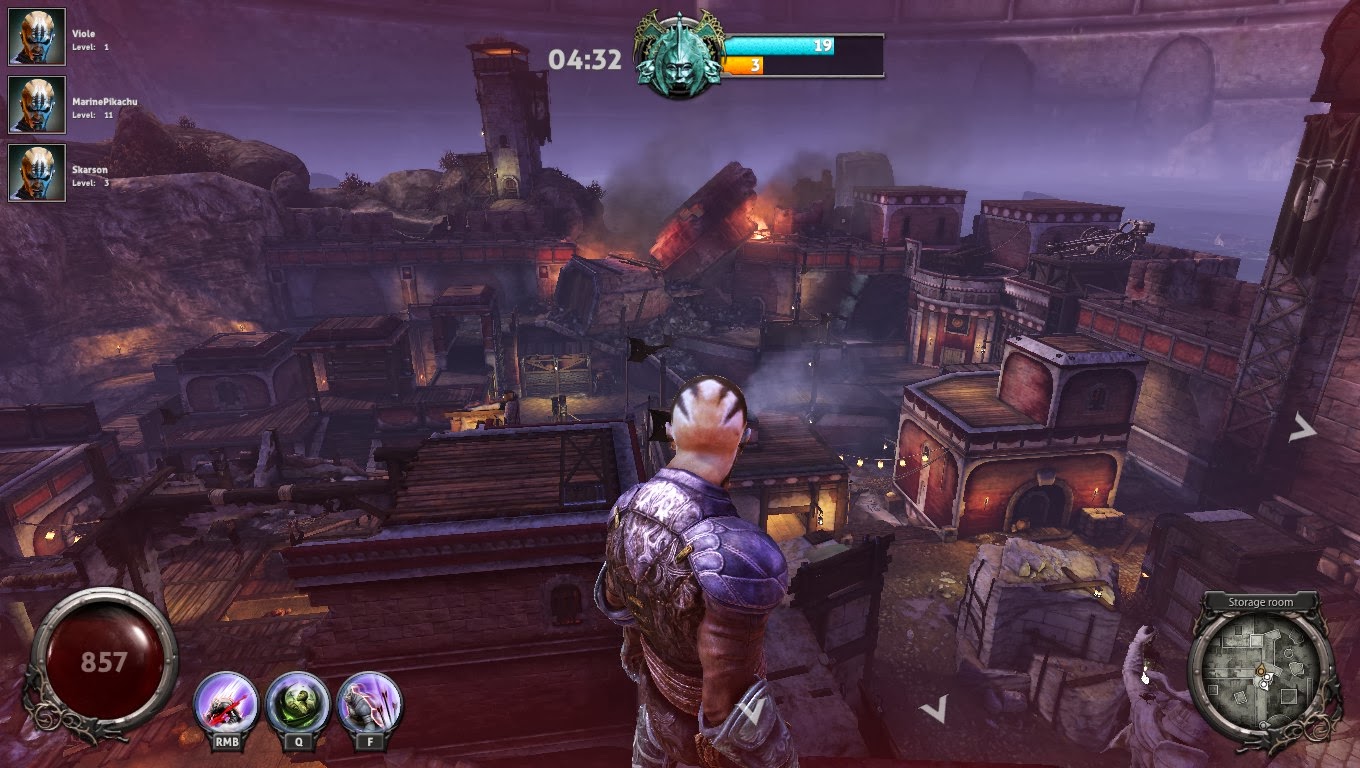The height and width of the screenshot is (768, 1360).
Task: Select Skarson's teammate portrait
Action: click(x=37, y=173)
